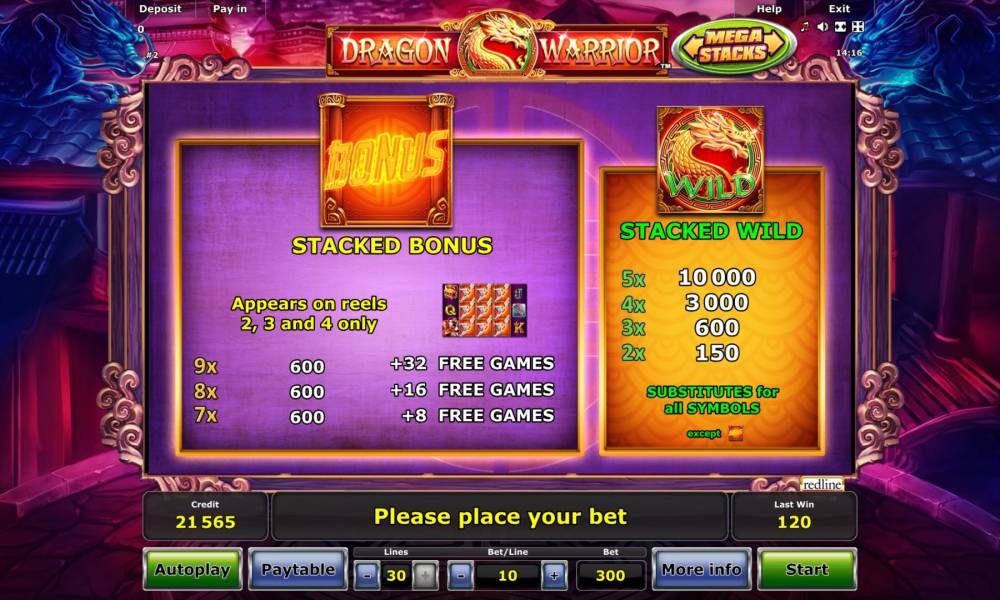Open the Help menu
The image size is (1000, 600).
(769, 9)
